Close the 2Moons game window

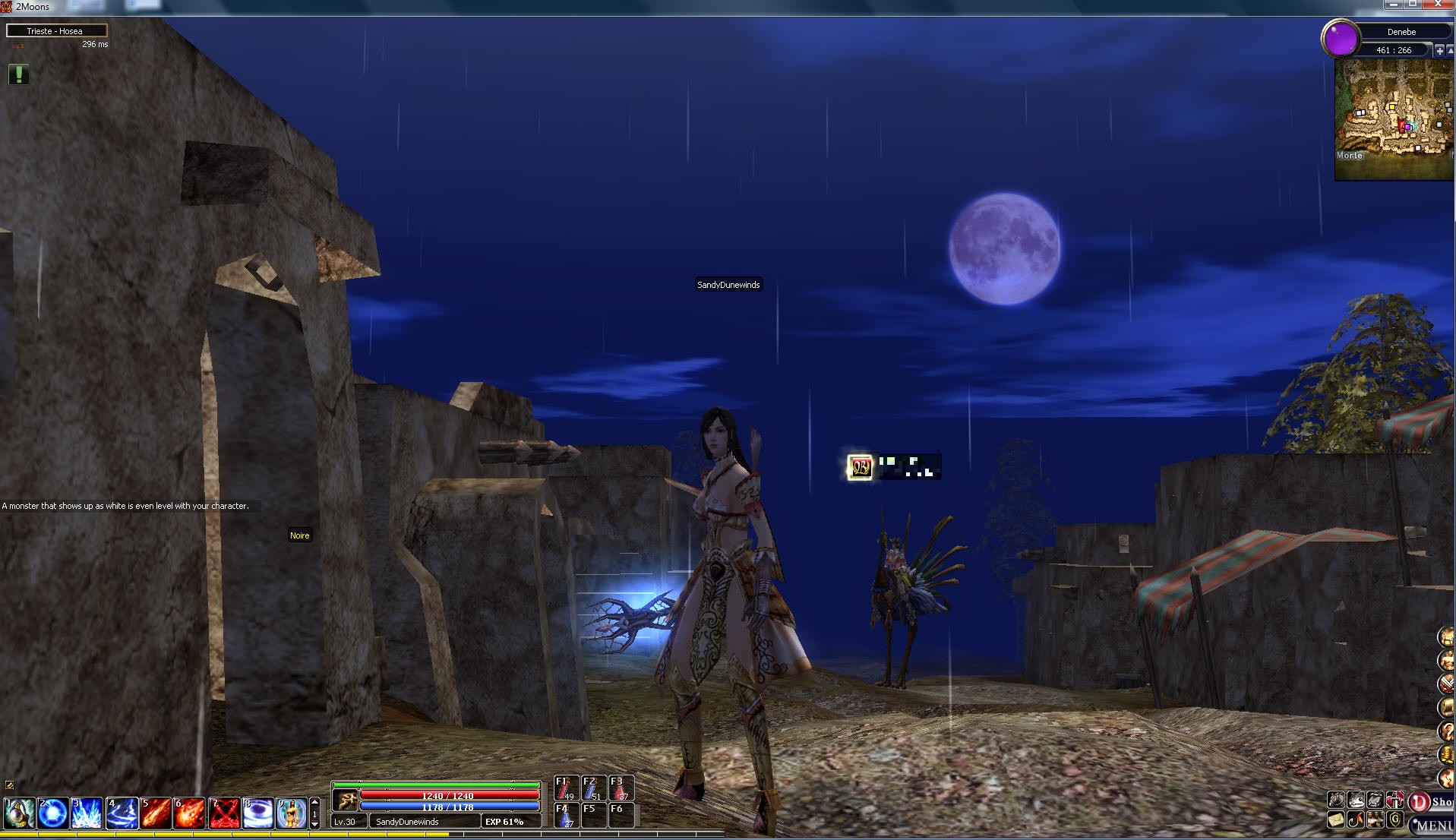click(x=1438, y=5)
